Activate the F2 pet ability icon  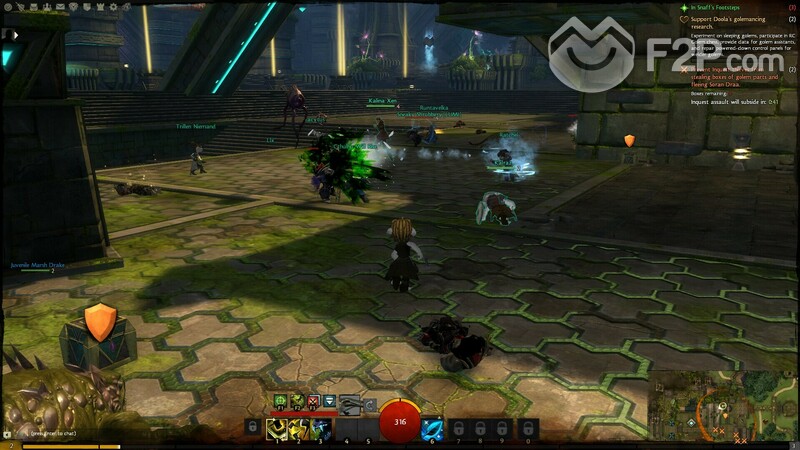(297, 402)
